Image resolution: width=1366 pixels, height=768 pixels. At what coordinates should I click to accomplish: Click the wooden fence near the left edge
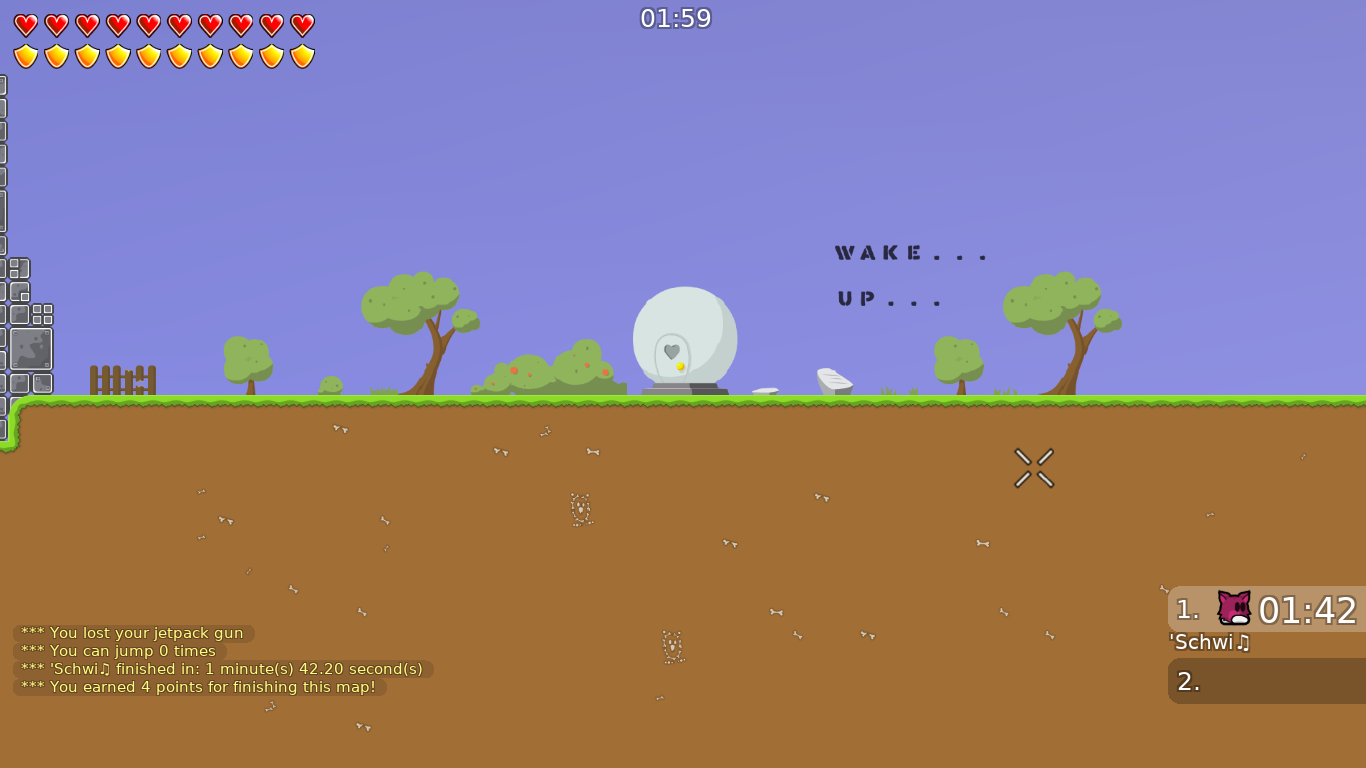pyautogui.click(x=124, y=381)
